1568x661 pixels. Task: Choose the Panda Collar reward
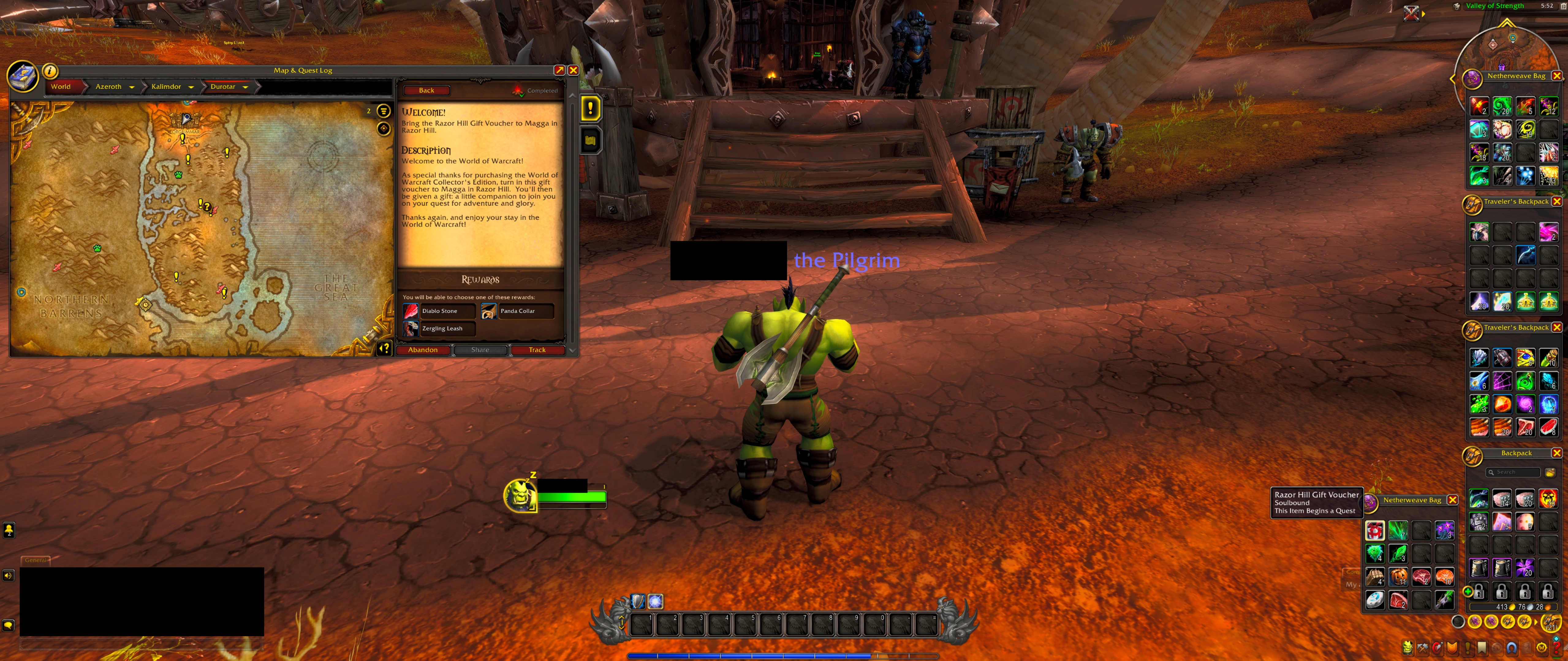coord(517,311)
